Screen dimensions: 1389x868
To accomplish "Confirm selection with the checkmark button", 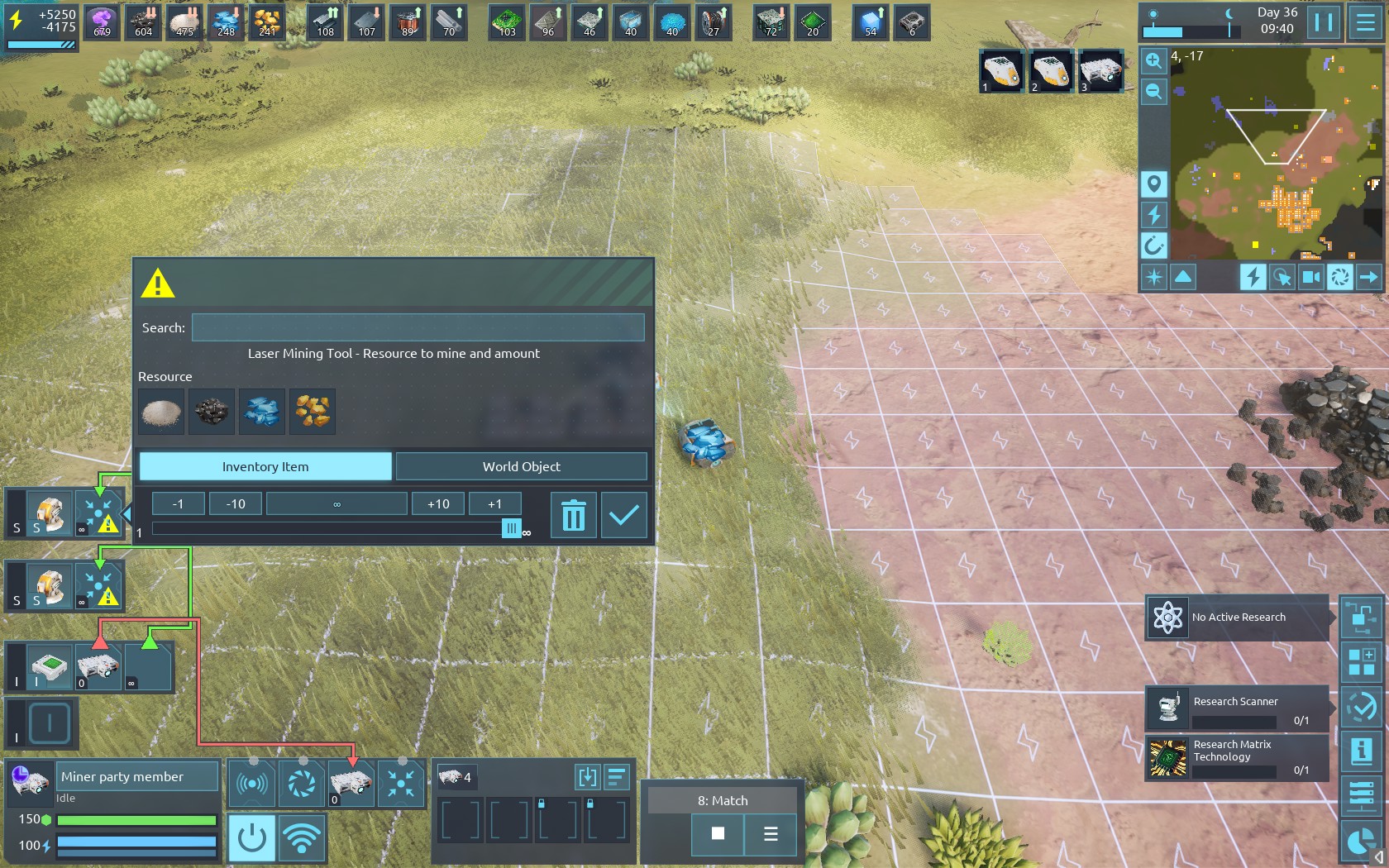I will 623,515.
